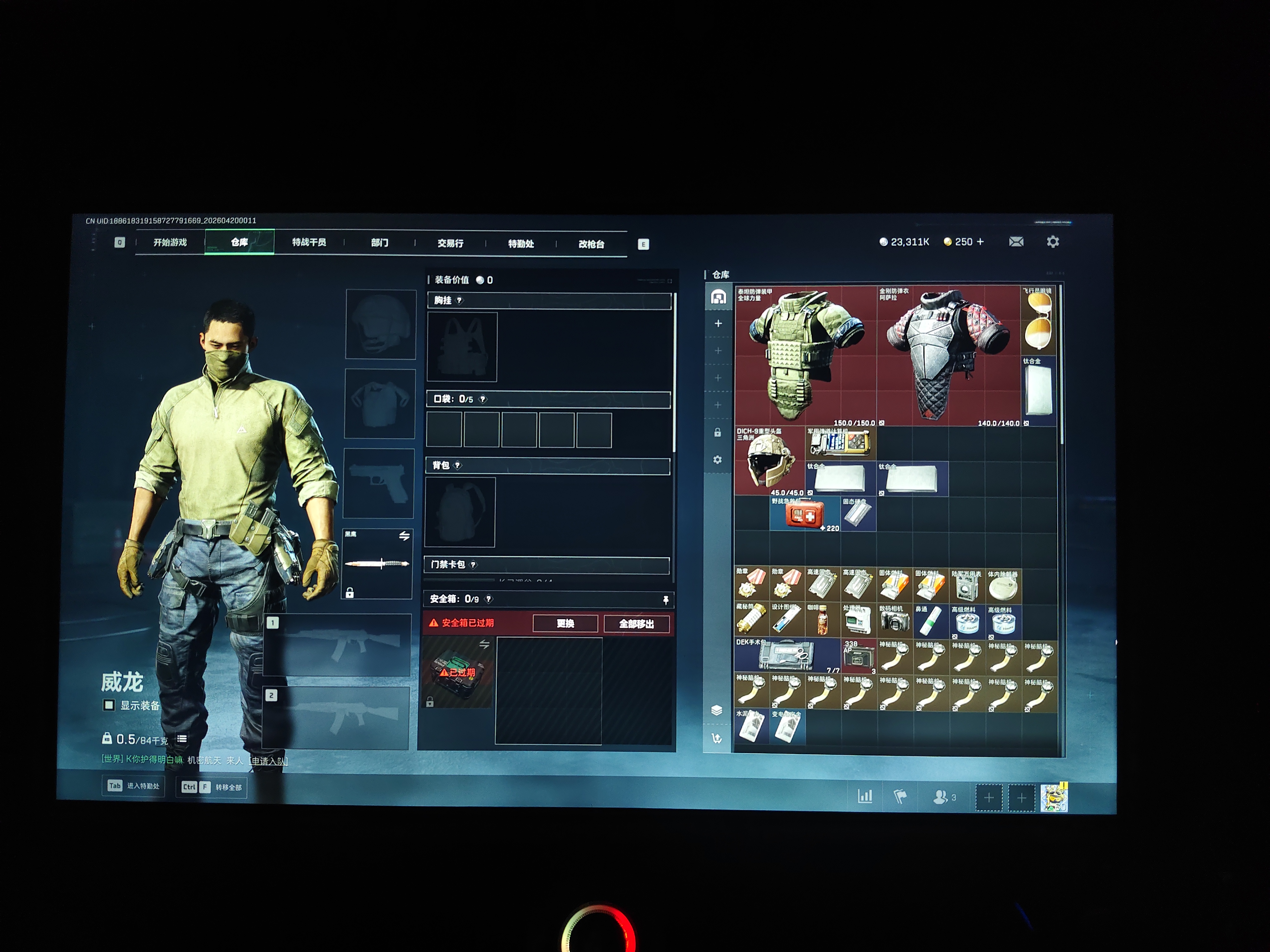This screenshot has width=1270, height=952.
Task: Select the 泰坦防弹装甲 green armor
Action: [806, 356]
